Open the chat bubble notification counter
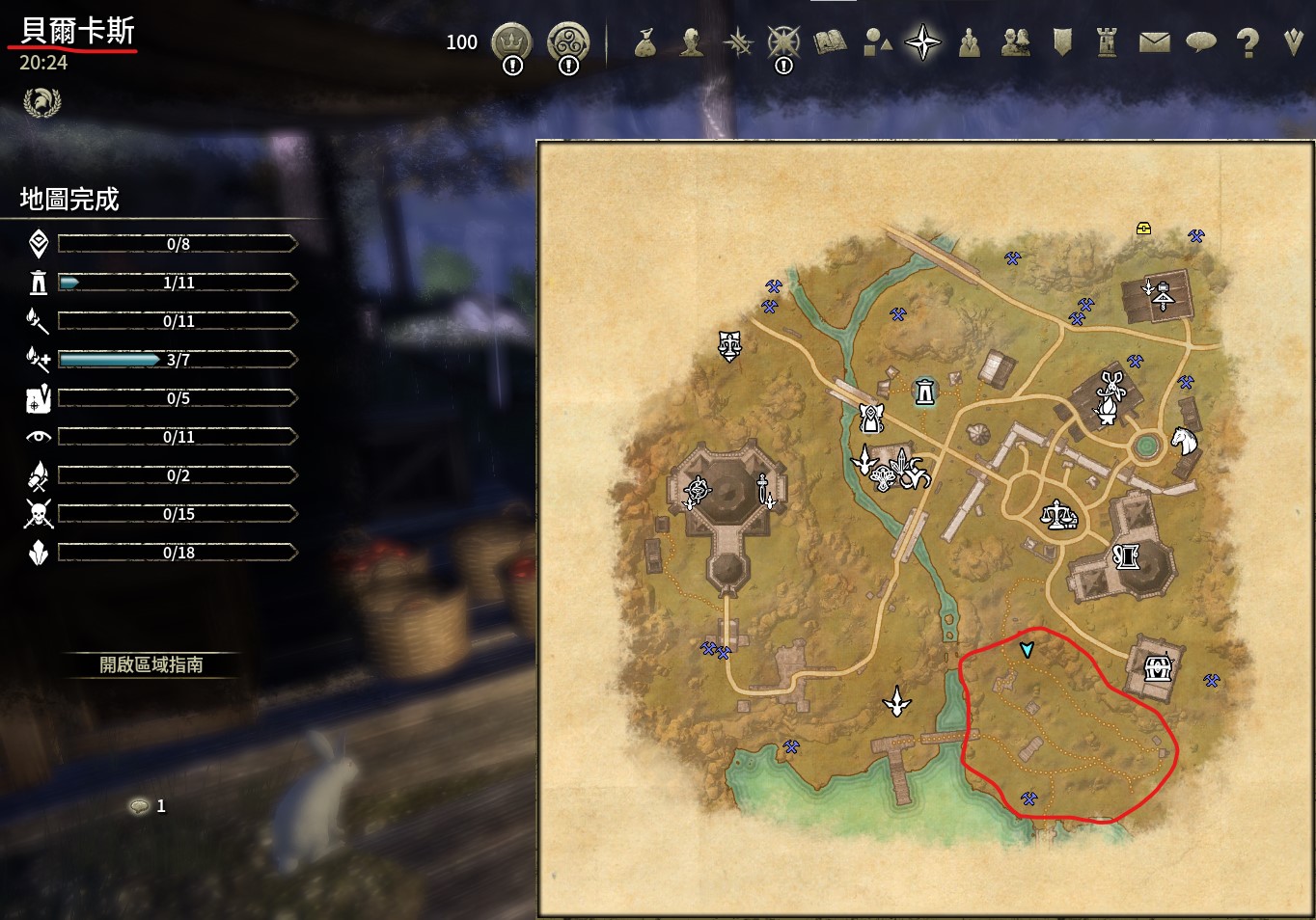 click(x=141, y=805)
